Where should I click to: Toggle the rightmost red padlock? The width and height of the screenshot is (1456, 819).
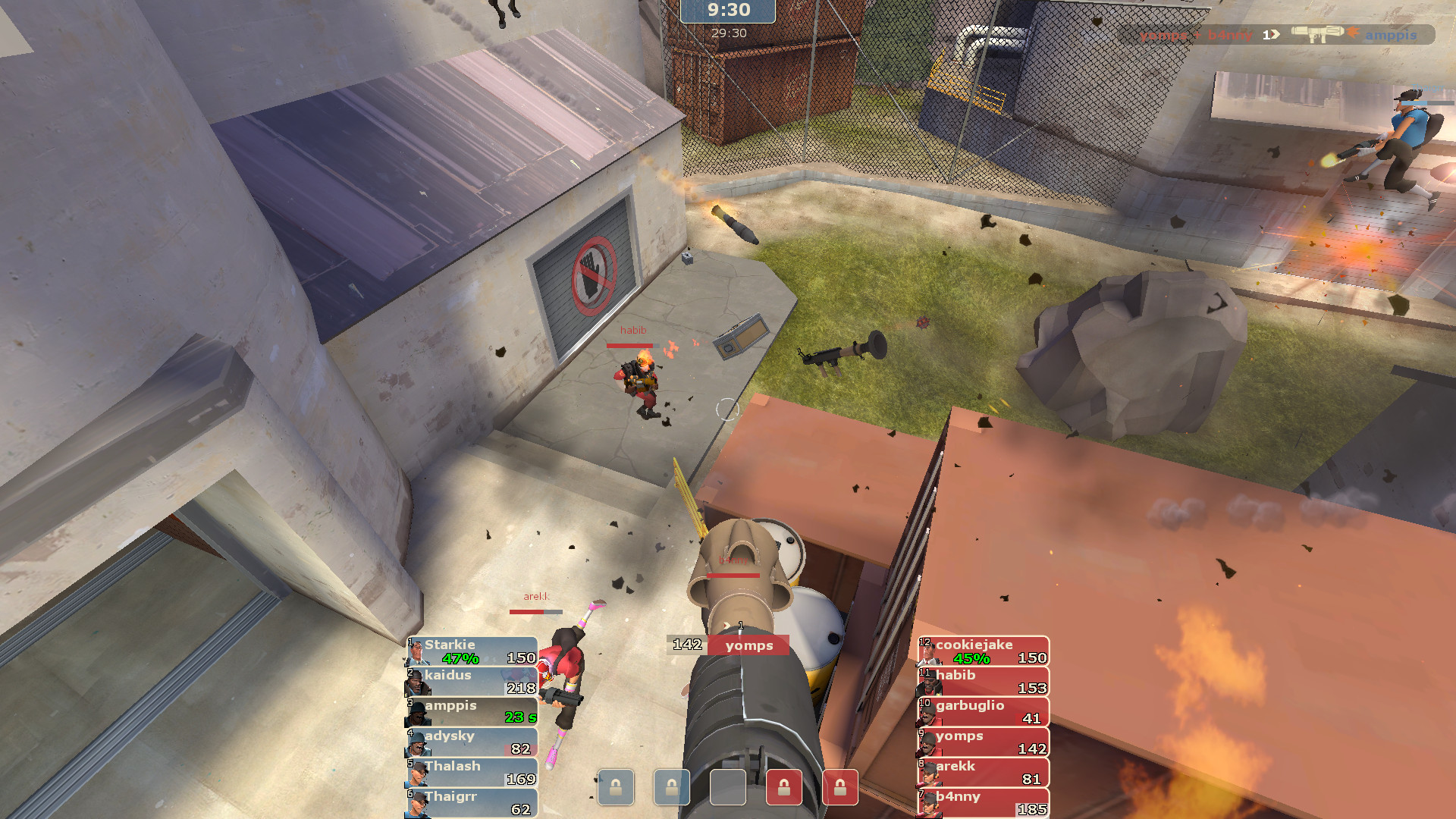tap(842, 787)
